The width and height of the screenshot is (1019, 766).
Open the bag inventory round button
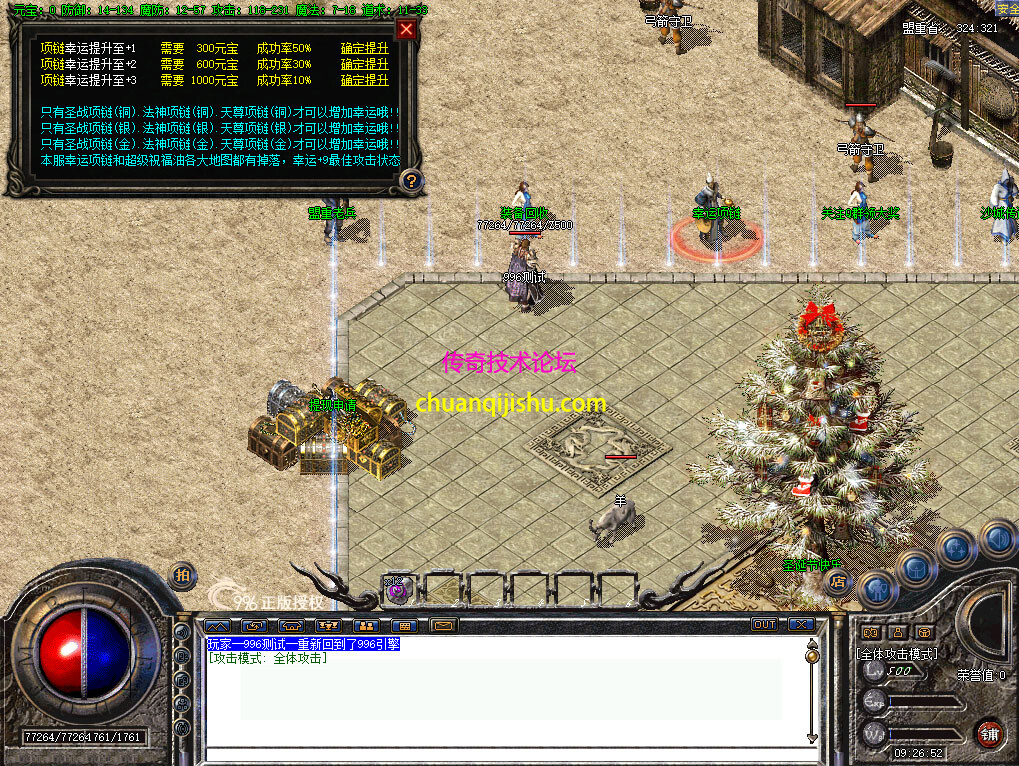[x=916, y=568]
